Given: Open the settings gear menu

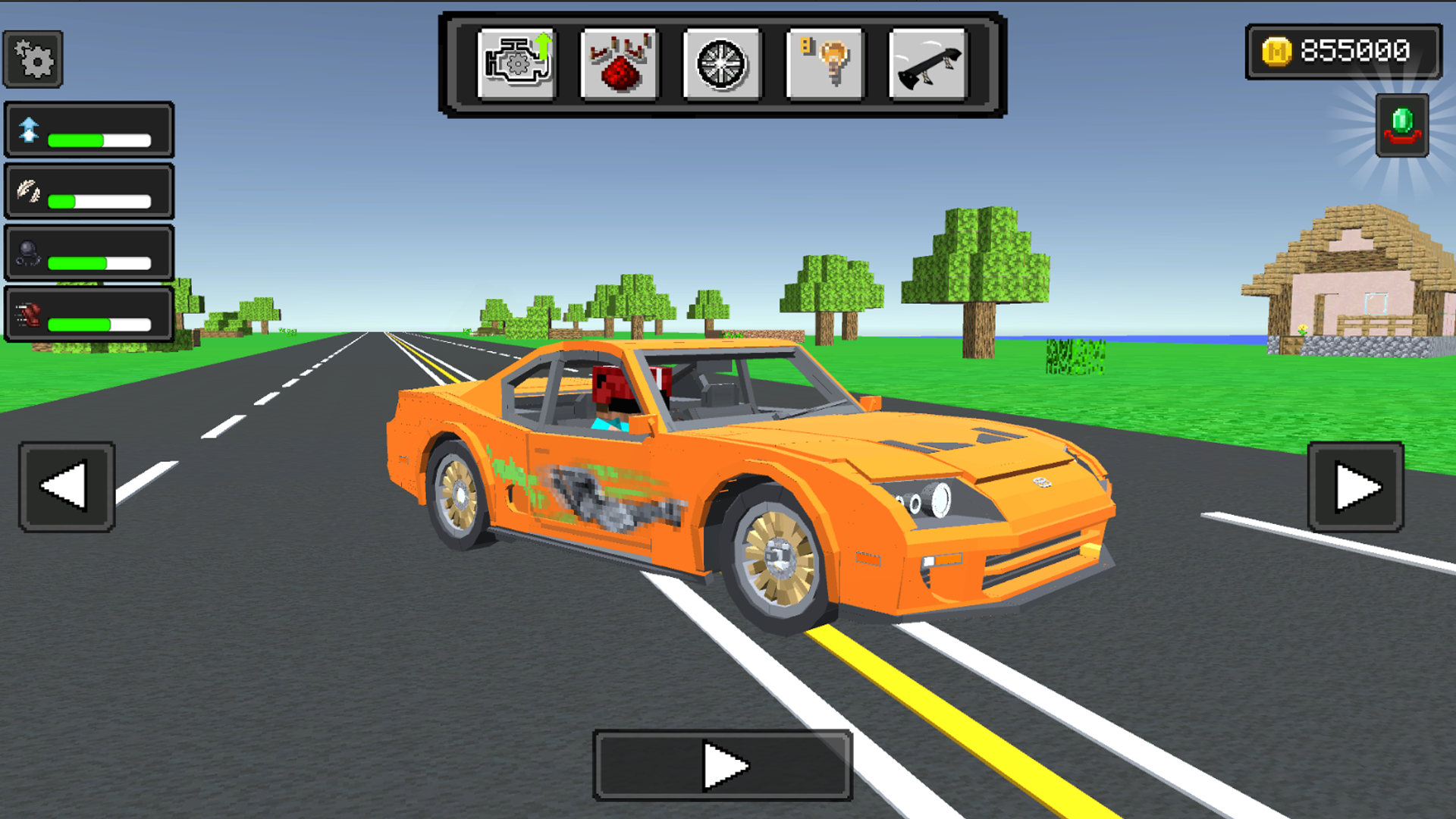Looking at the screenshot, I should (x=32, y=58).
